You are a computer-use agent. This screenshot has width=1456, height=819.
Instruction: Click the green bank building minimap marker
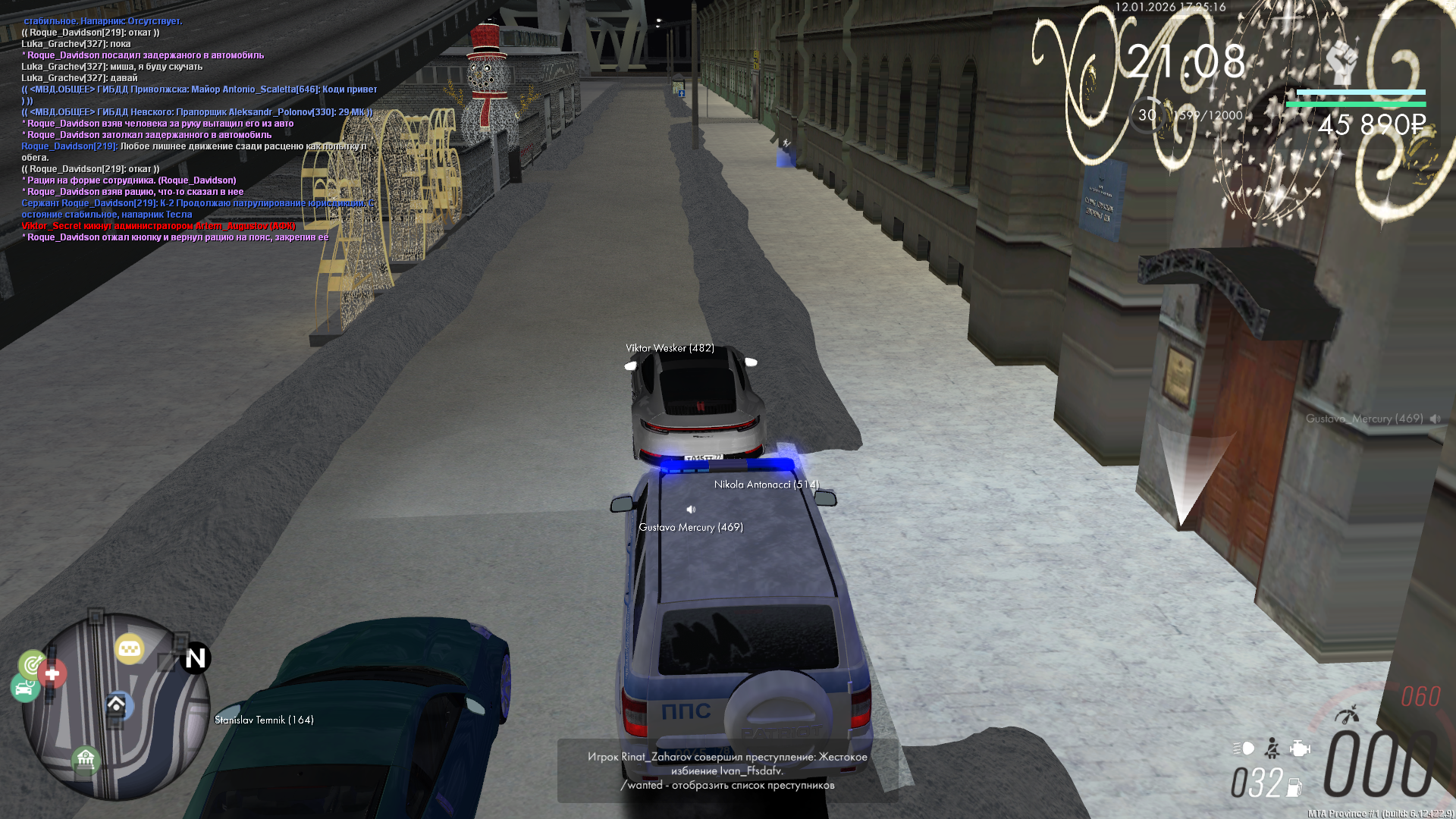[x=86, y=758]
